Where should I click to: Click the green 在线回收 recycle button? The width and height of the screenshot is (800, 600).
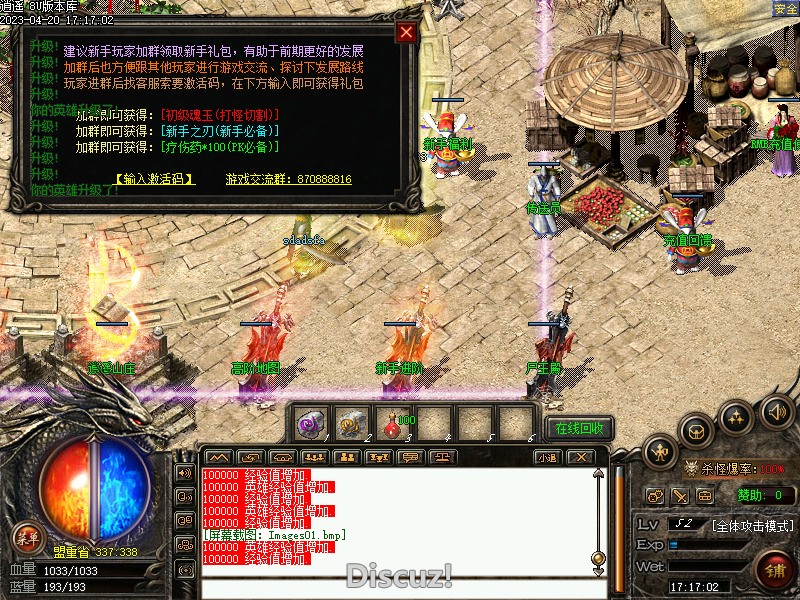click(579, 428)
